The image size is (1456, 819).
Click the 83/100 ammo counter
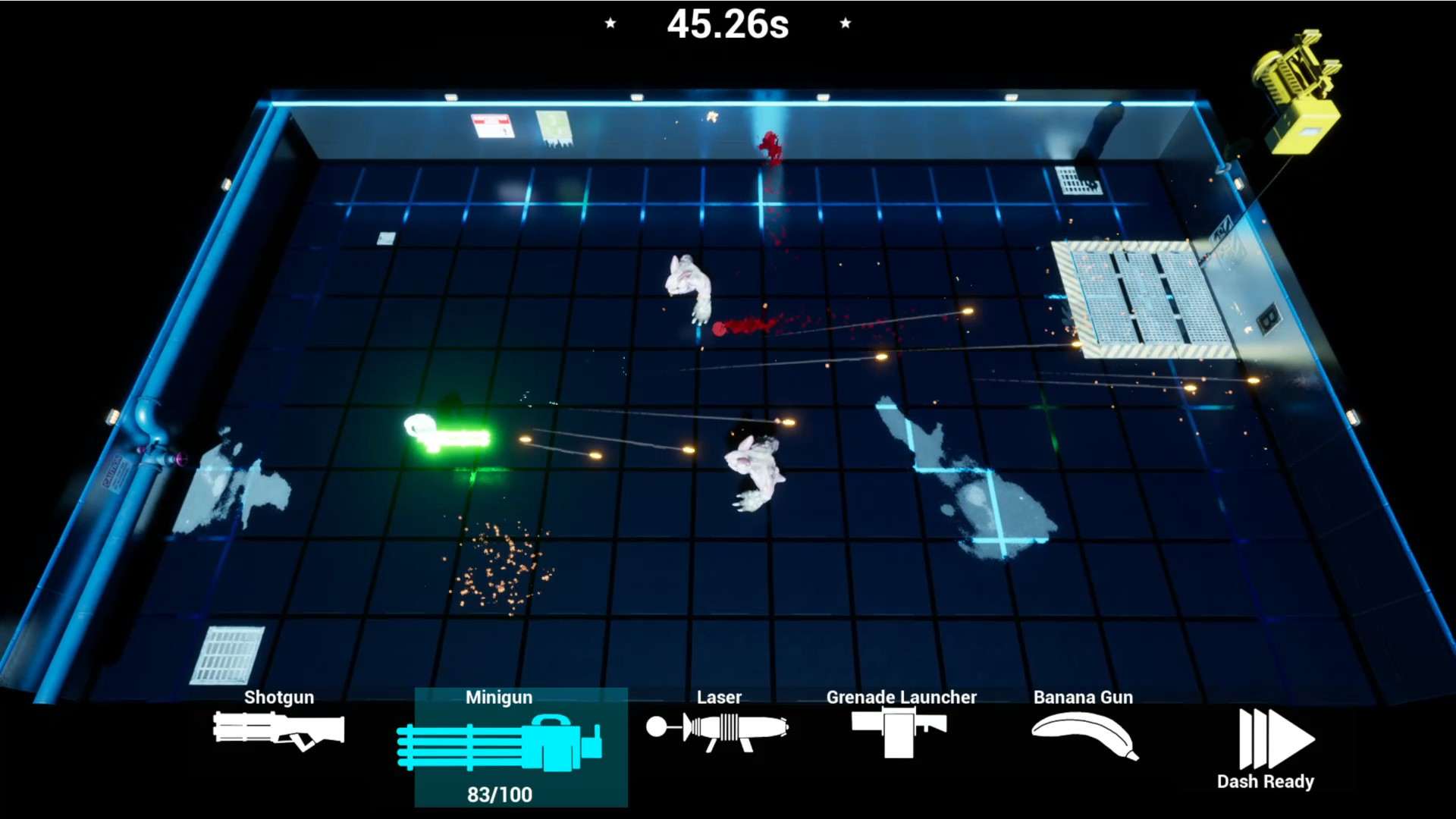coord(499,795)
